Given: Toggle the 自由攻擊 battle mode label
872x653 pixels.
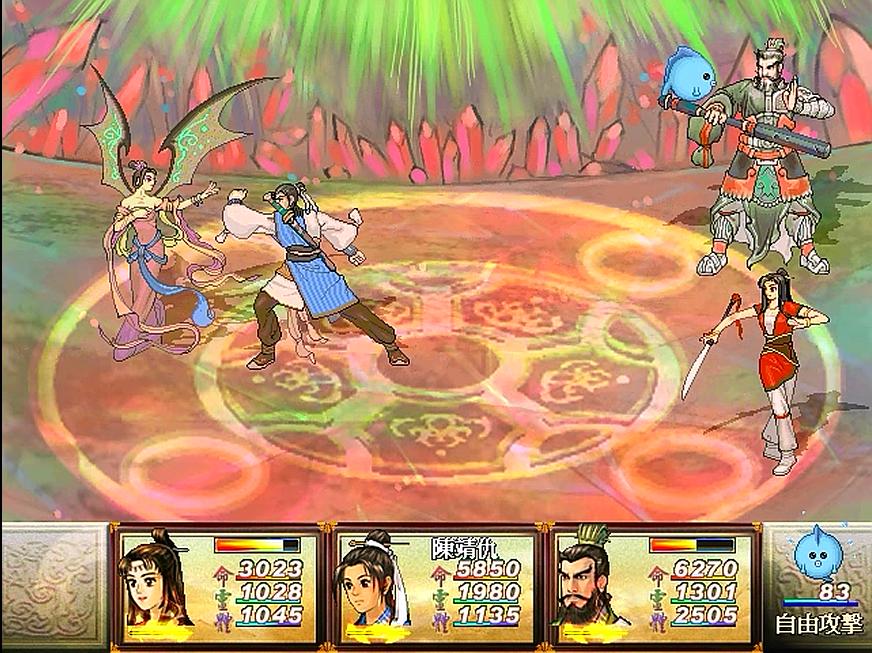Looking at the screenshot, I should pos(816,626).
